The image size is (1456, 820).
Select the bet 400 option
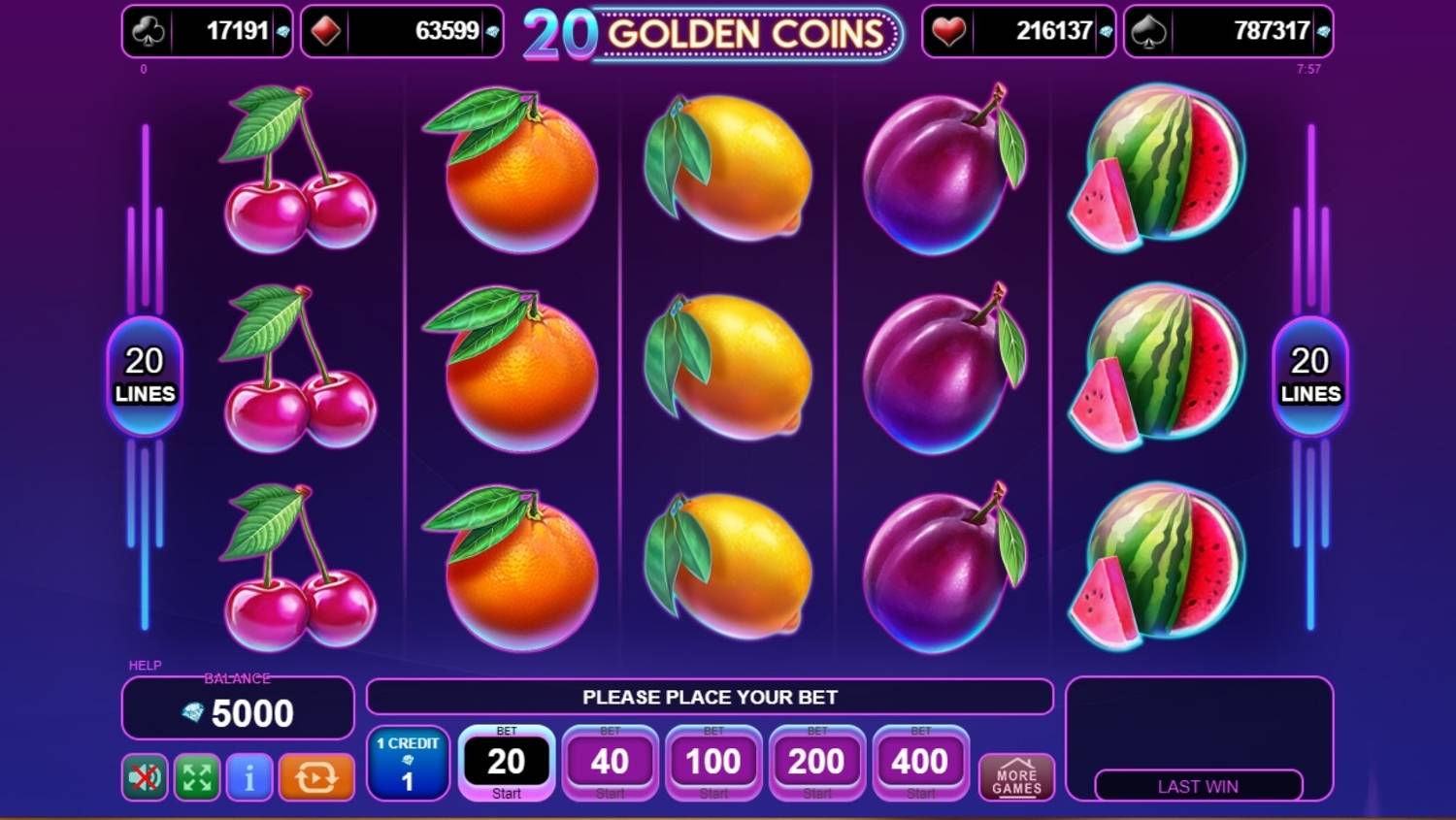pyautogui.click(x=919, y=763)
